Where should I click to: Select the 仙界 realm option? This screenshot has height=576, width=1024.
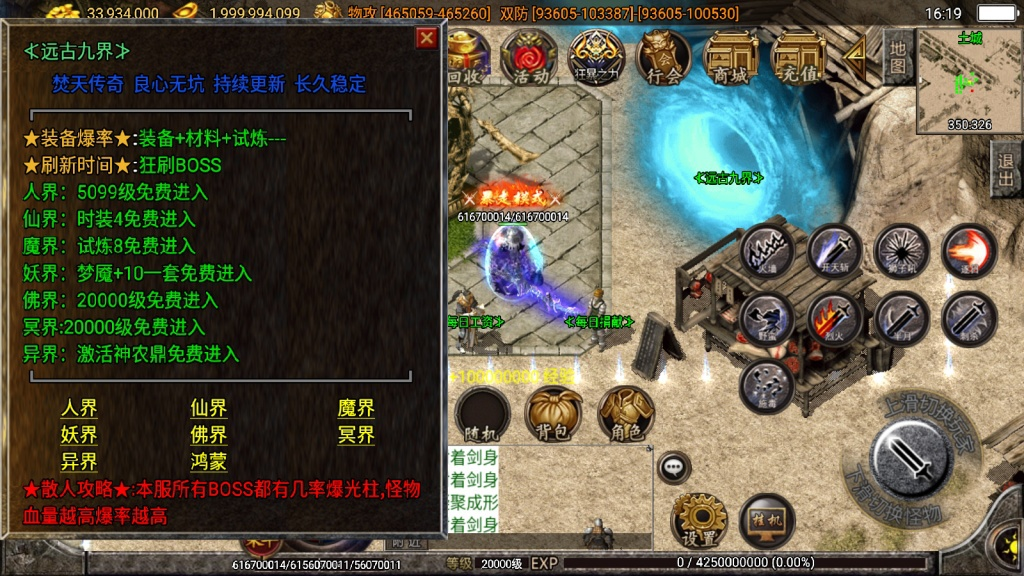coord(209,408)
